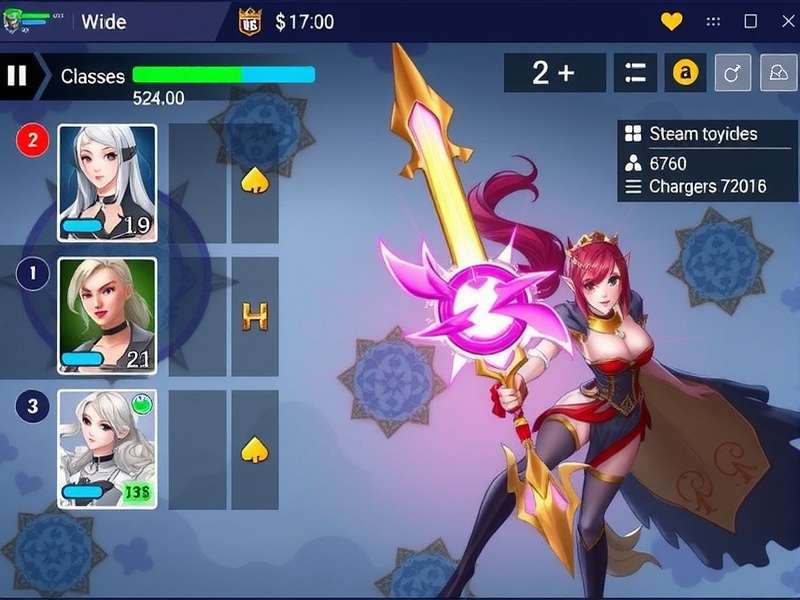Open the player avatar profile
Image resolution: width=800 pixels, height=600 pixels.
tap(16, 21)
